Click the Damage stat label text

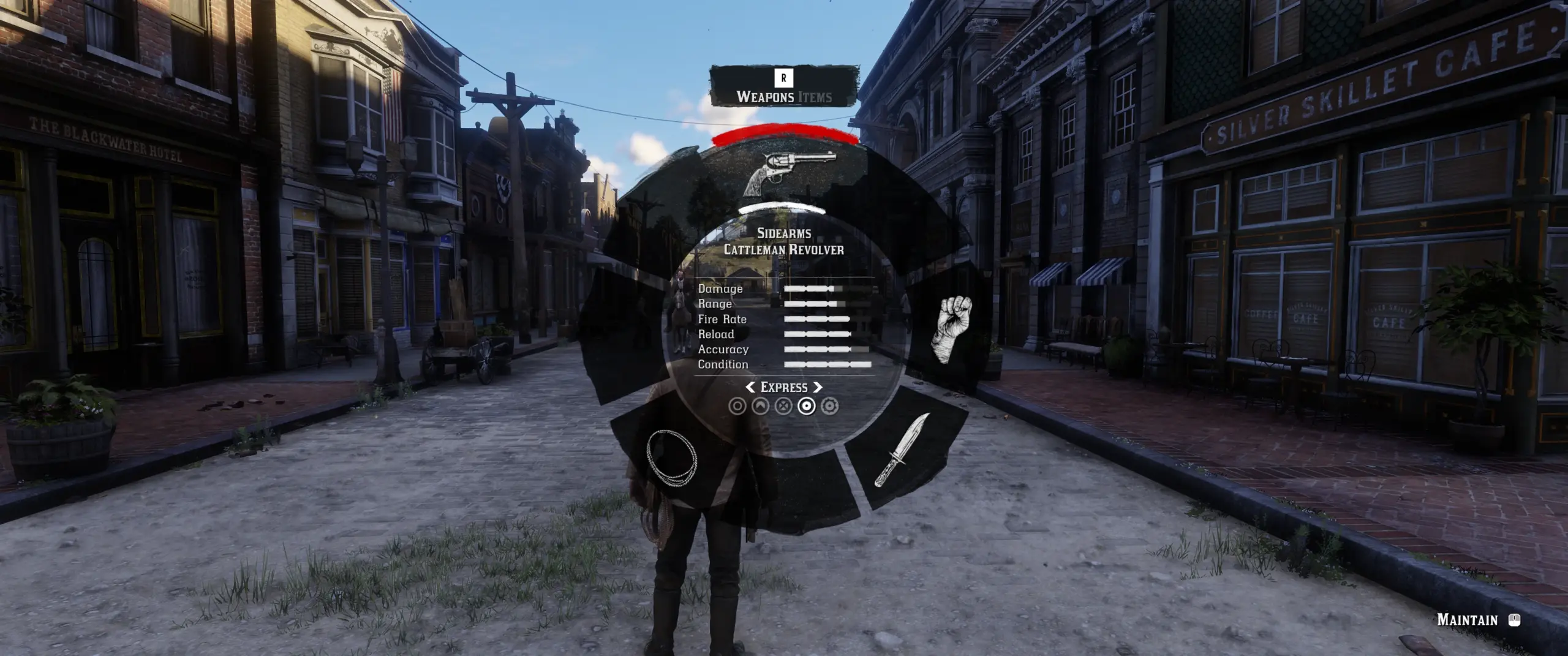pos(719,288)
